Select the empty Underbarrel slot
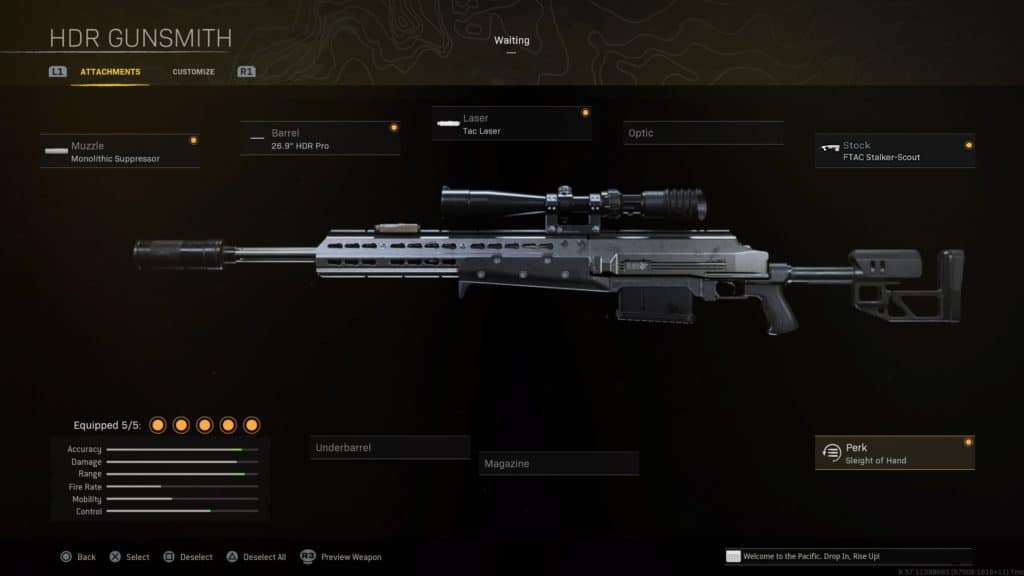The width and height of the screenshot is (1024, 576). pyautogui.click(x=389, y=447)
